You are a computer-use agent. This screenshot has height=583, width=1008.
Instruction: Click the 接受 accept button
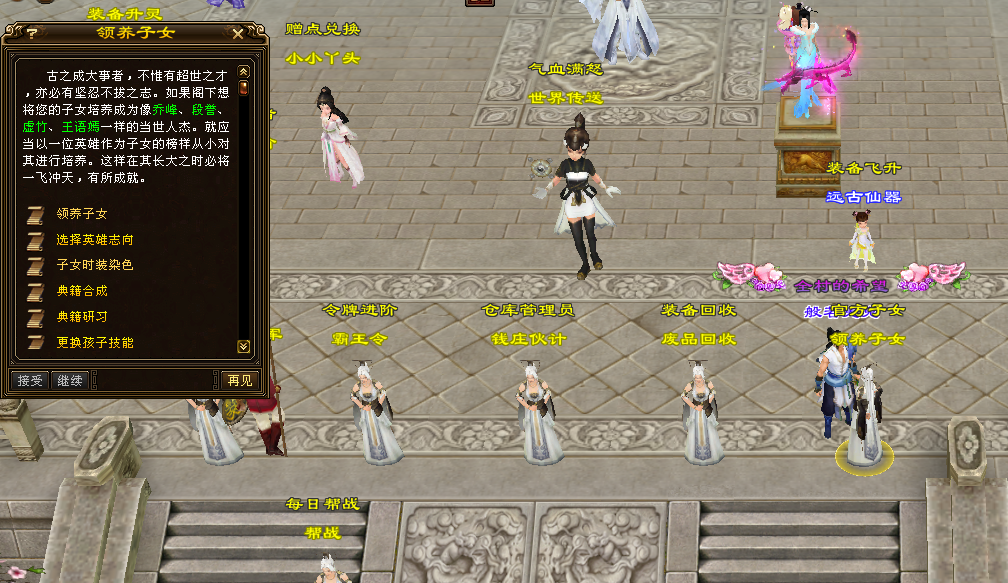pos(30,380)
